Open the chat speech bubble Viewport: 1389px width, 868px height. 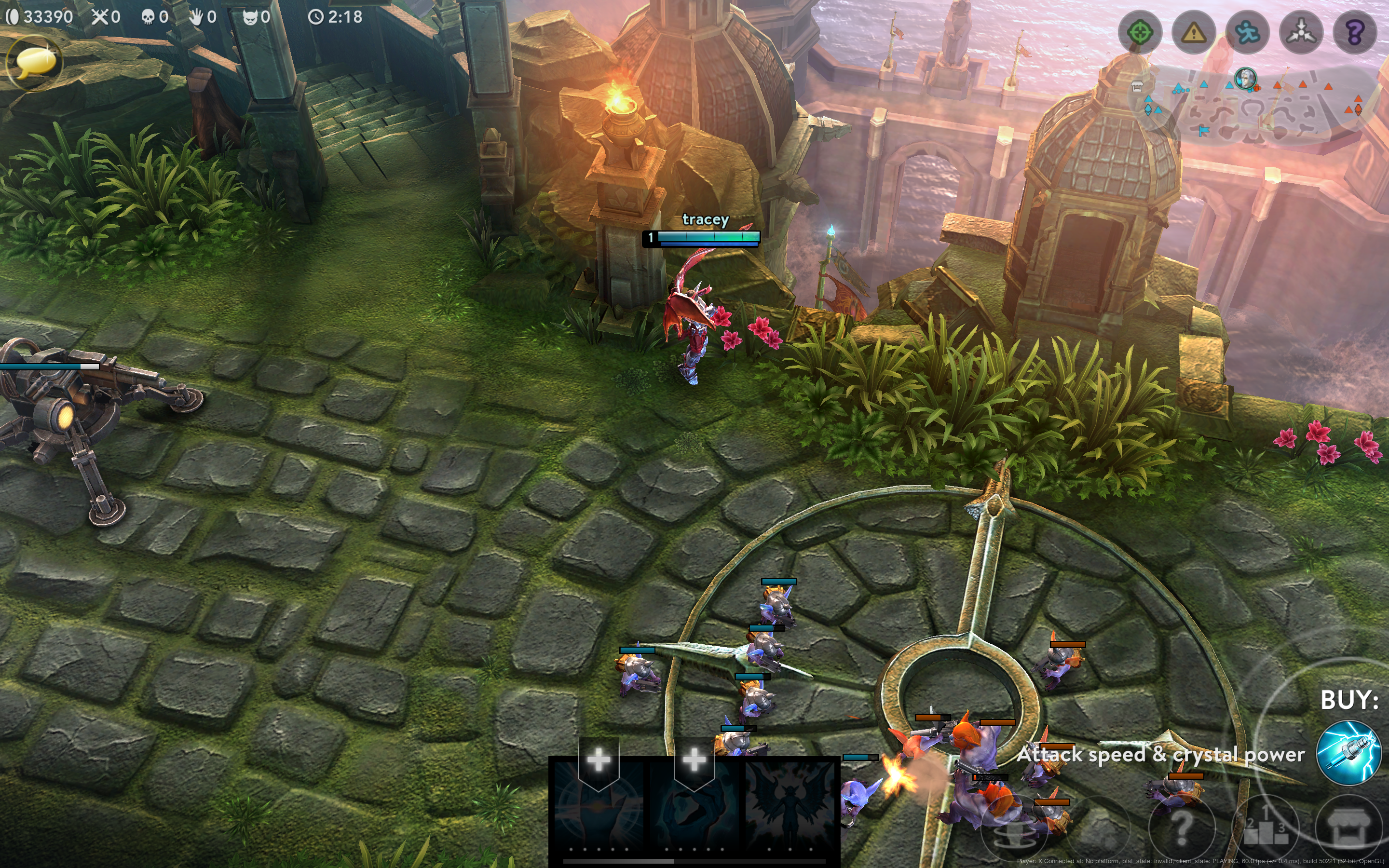(x=34, y=63)
